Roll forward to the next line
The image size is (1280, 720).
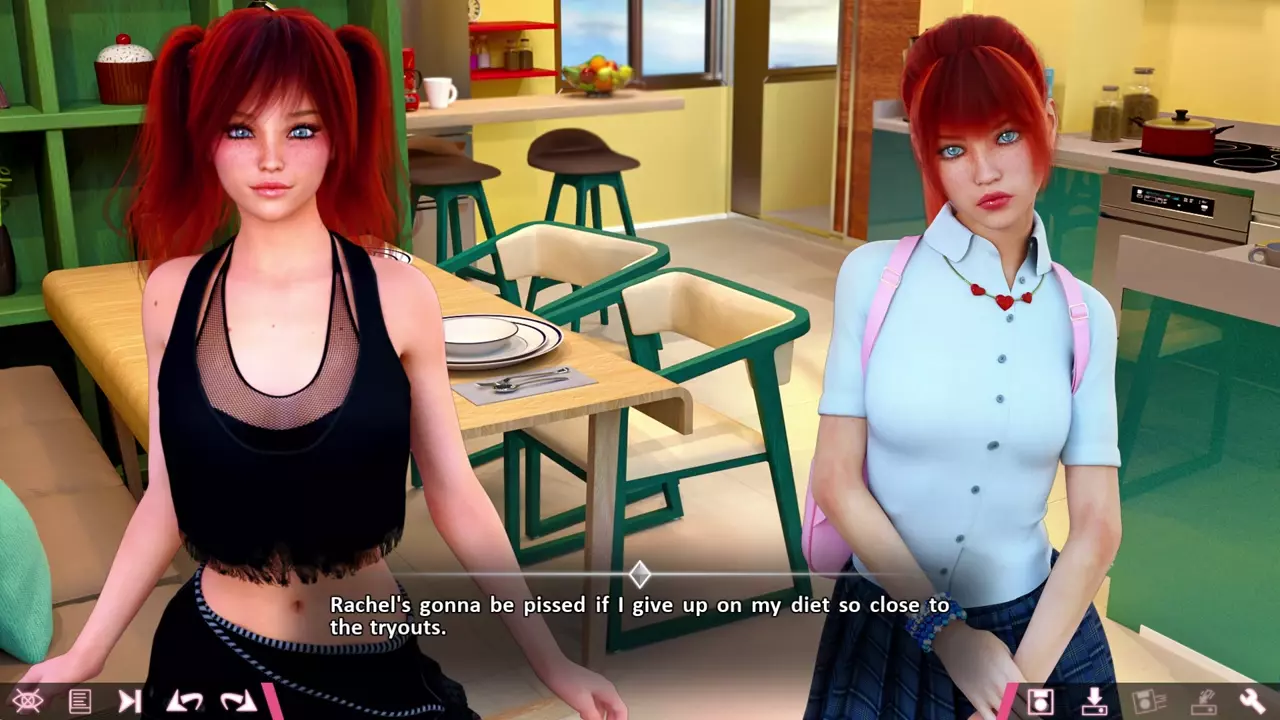click(238, 700)
